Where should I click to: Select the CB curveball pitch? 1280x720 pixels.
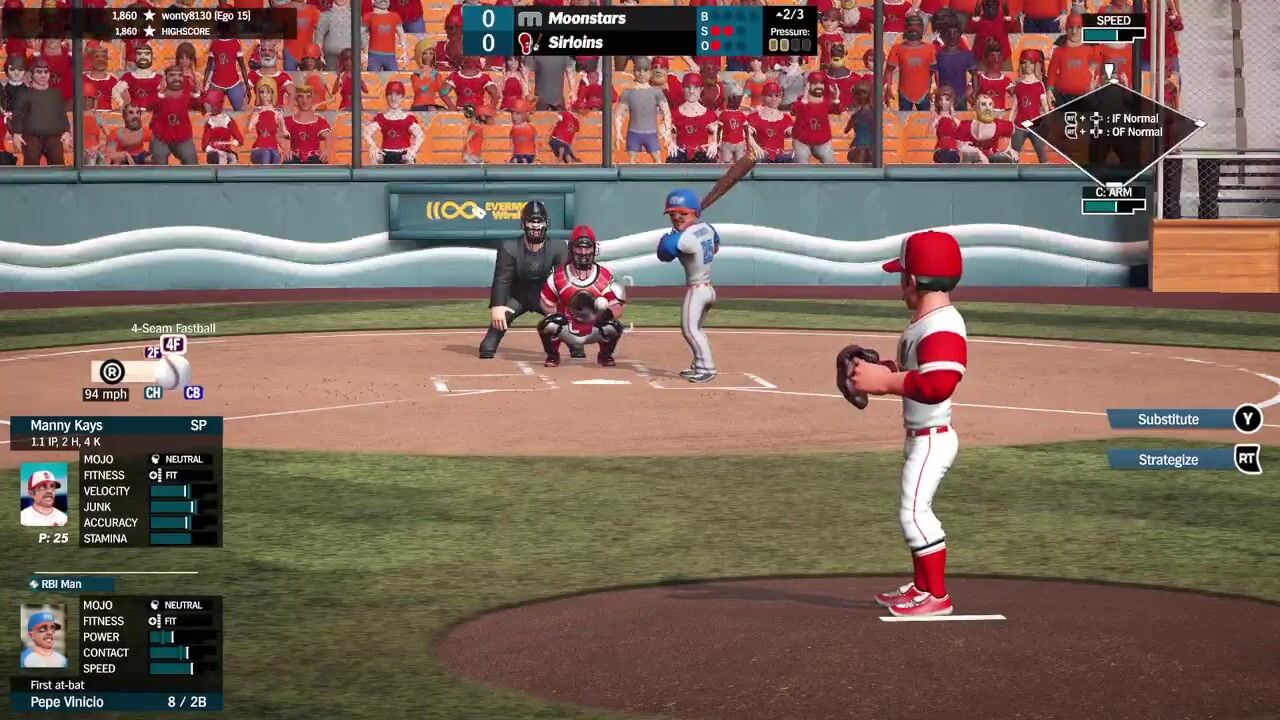pos(193,393)
